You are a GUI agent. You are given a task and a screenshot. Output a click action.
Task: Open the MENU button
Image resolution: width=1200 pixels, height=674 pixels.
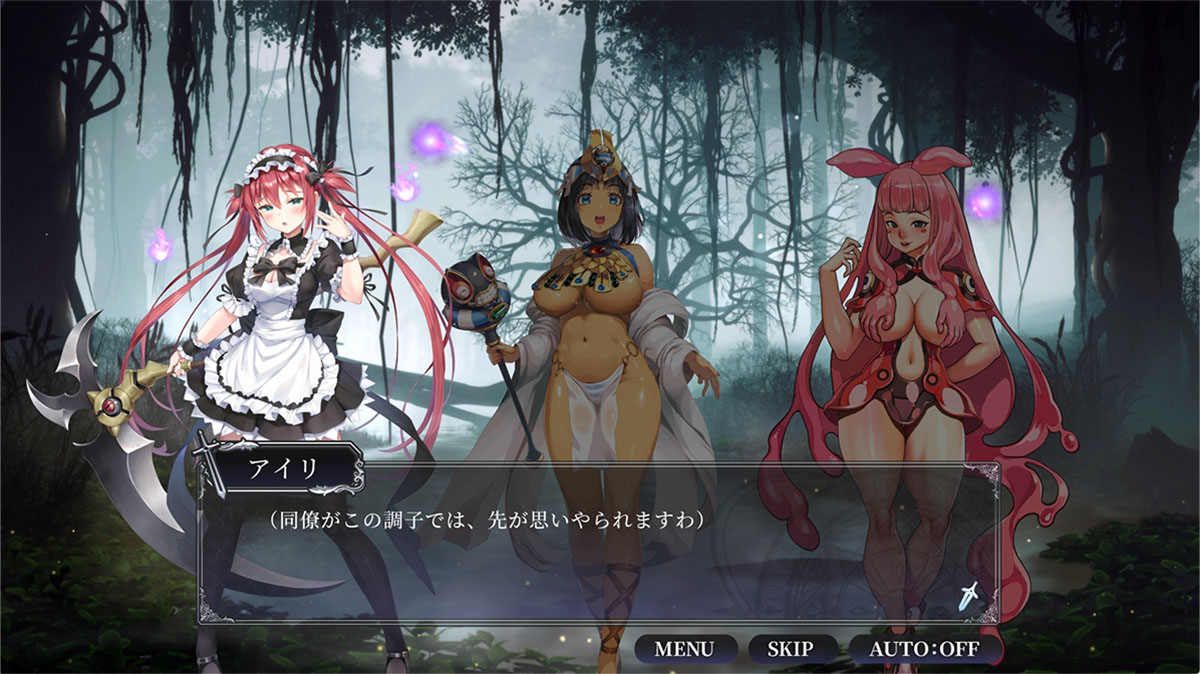(685, 648)
